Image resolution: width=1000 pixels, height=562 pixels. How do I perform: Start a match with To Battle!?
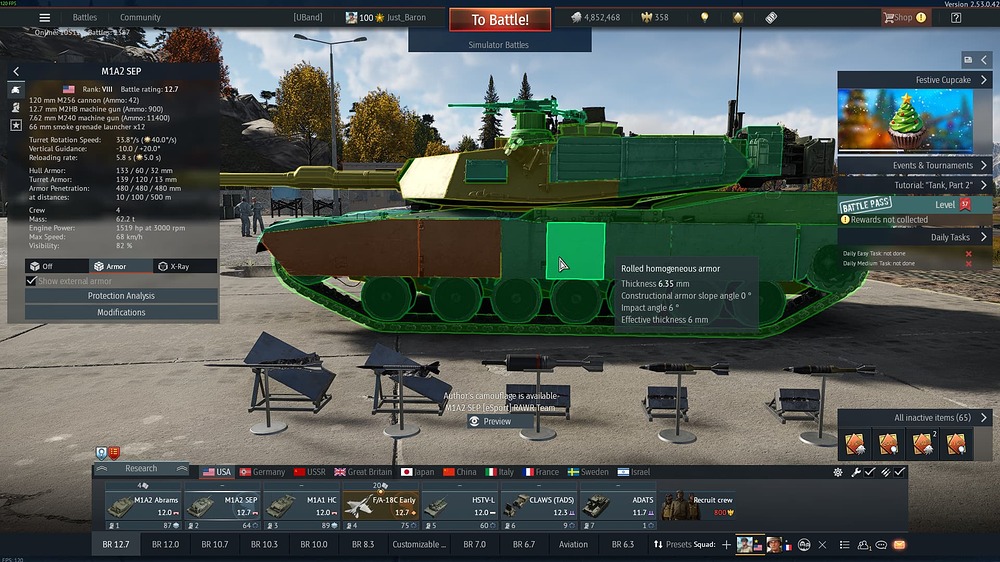[499, 19]
